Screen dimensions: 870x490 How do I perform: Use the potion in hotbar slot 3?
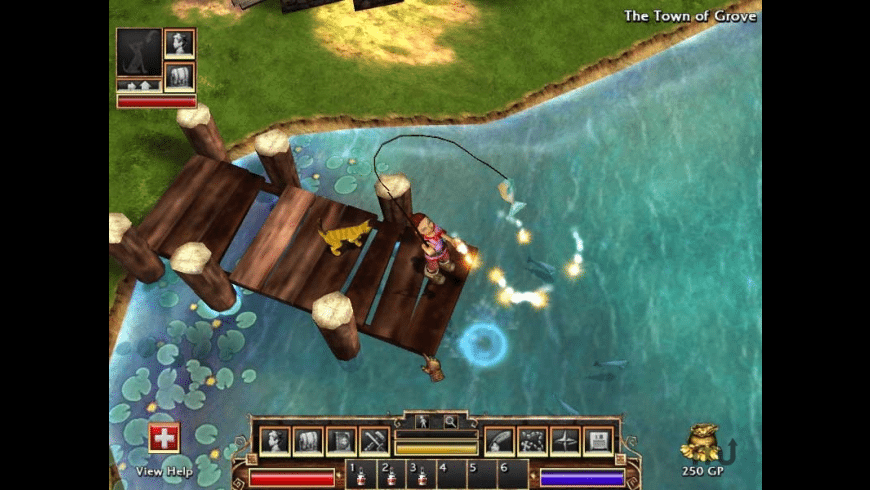422,476
